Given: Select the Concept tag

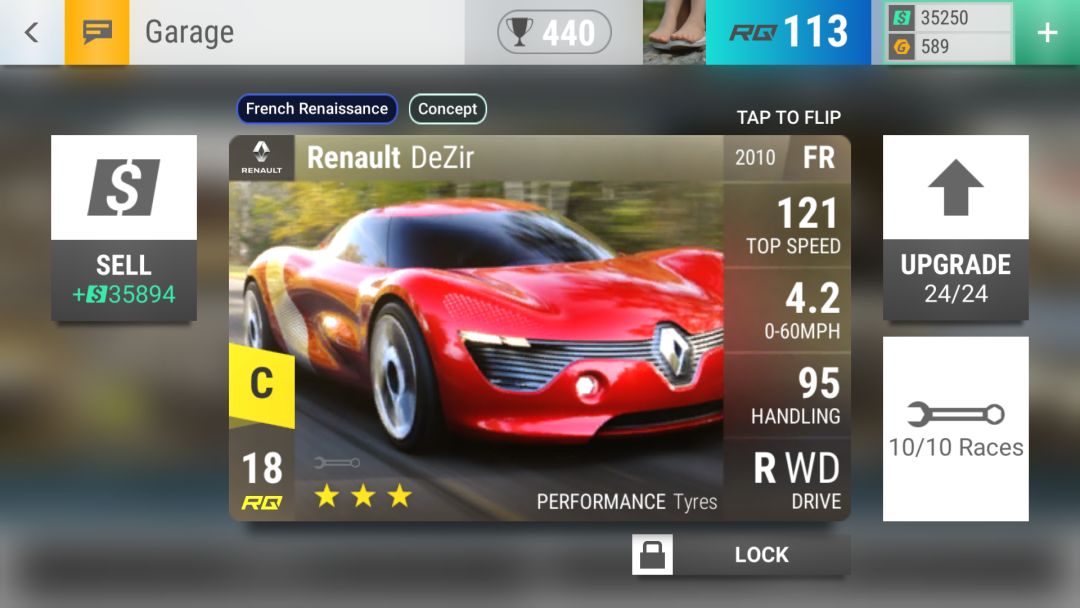Looking at the screenshot, I should pyautogui.click(x=447, y=109).
